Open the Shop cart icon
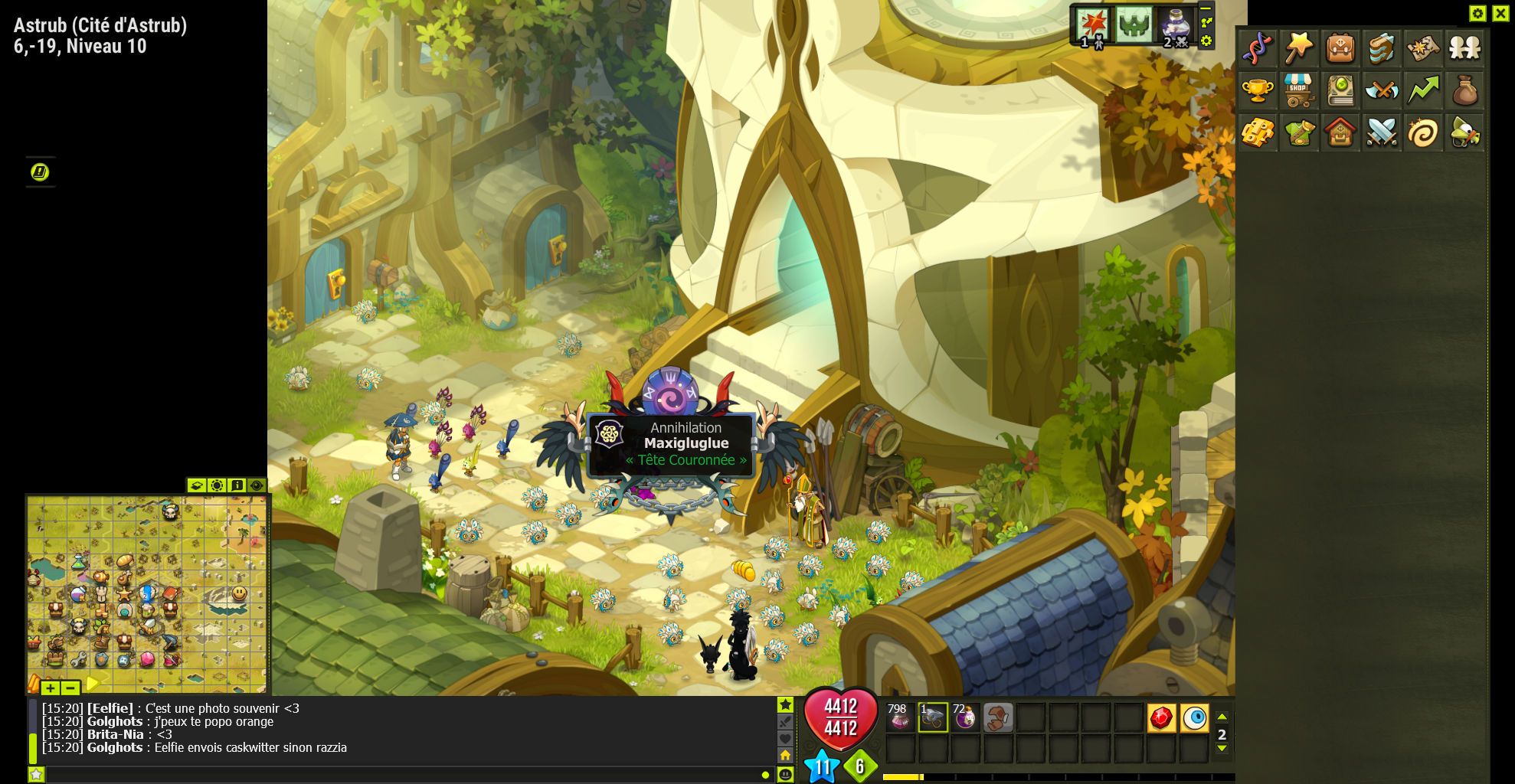This screenshot has width=1515, height=784. tap(1299, 91)
